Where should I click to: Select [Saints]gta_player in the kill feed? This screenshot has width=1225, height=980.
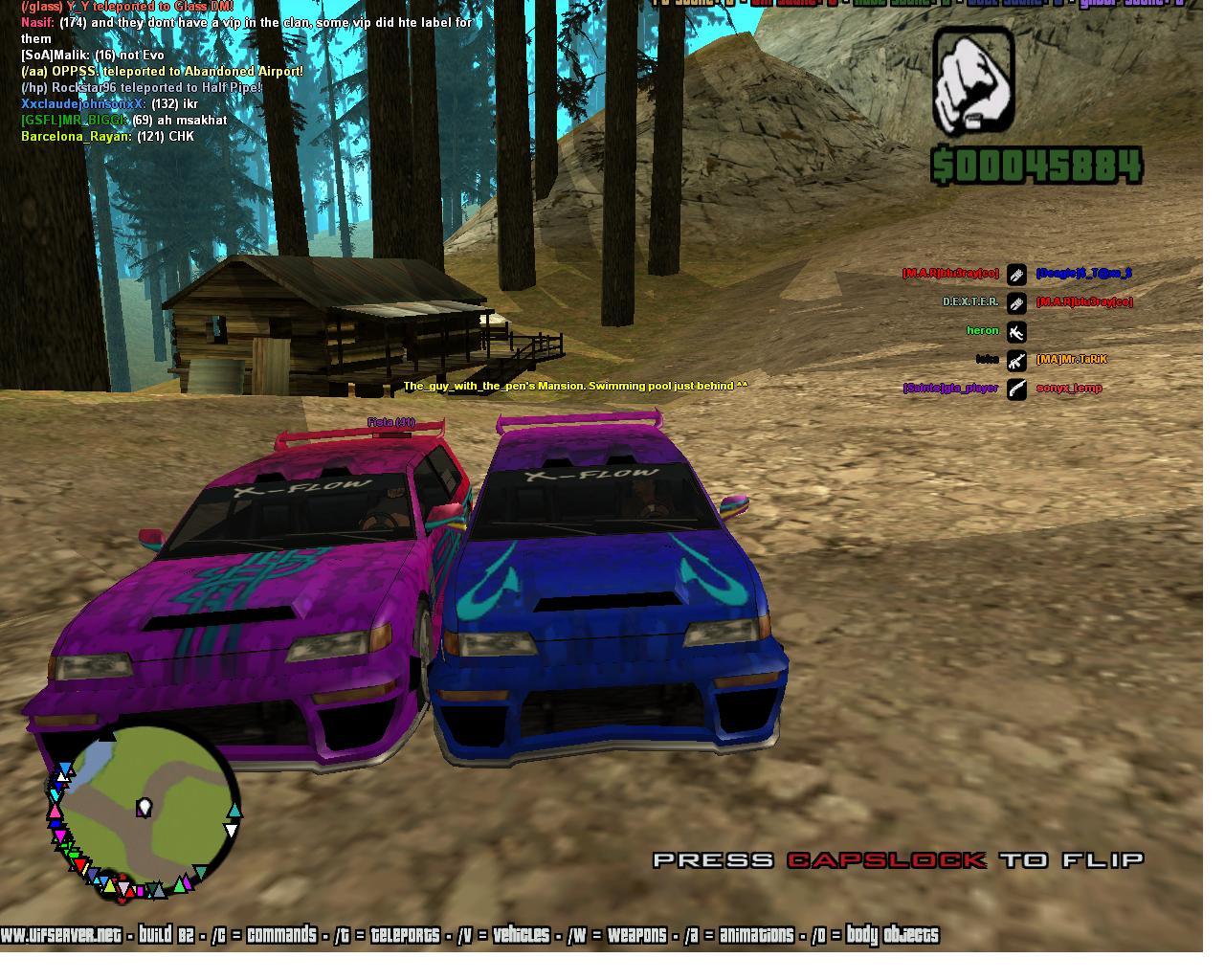pyautogui.click(x=950, y=389)
